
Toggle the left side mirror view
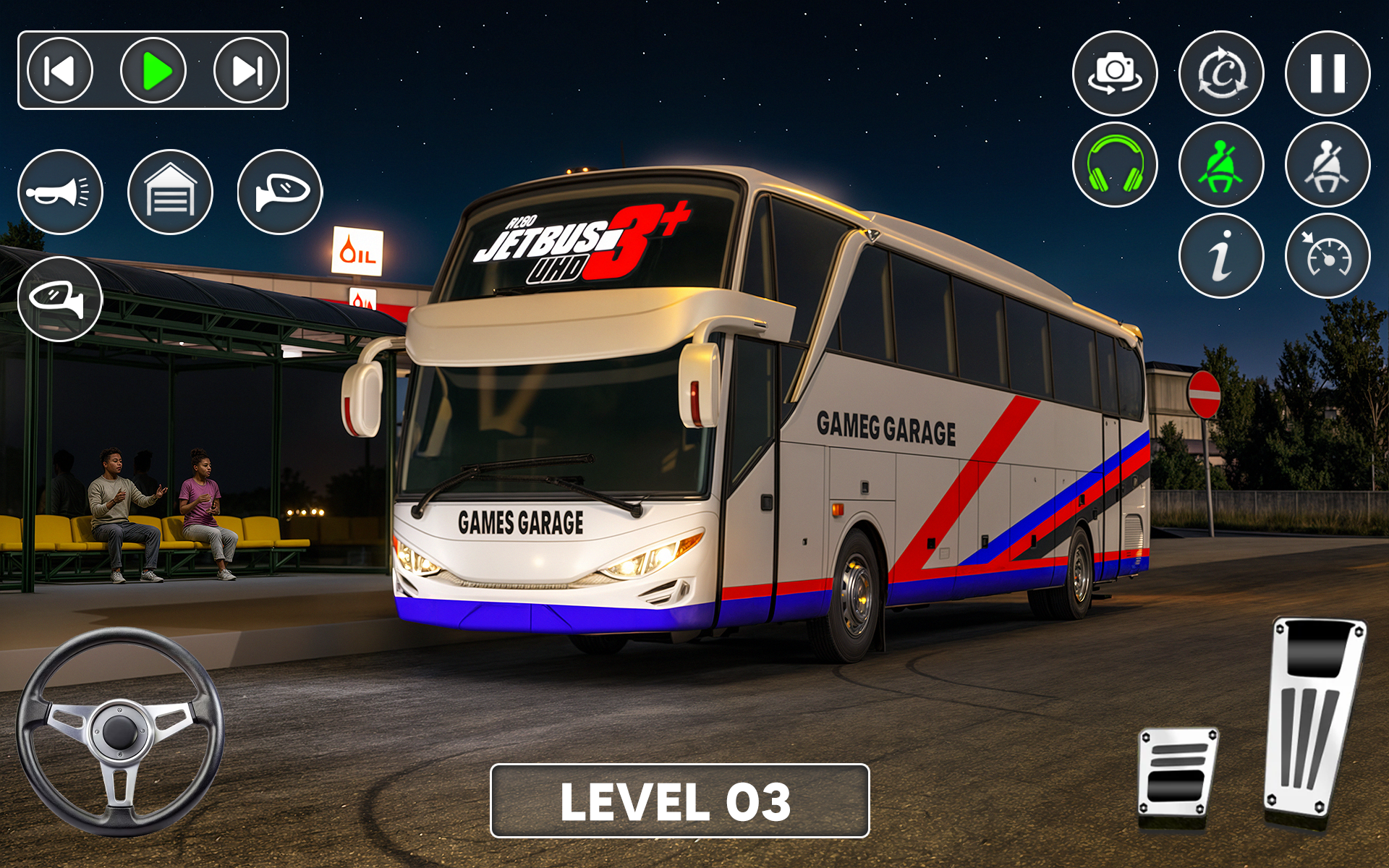61,299
